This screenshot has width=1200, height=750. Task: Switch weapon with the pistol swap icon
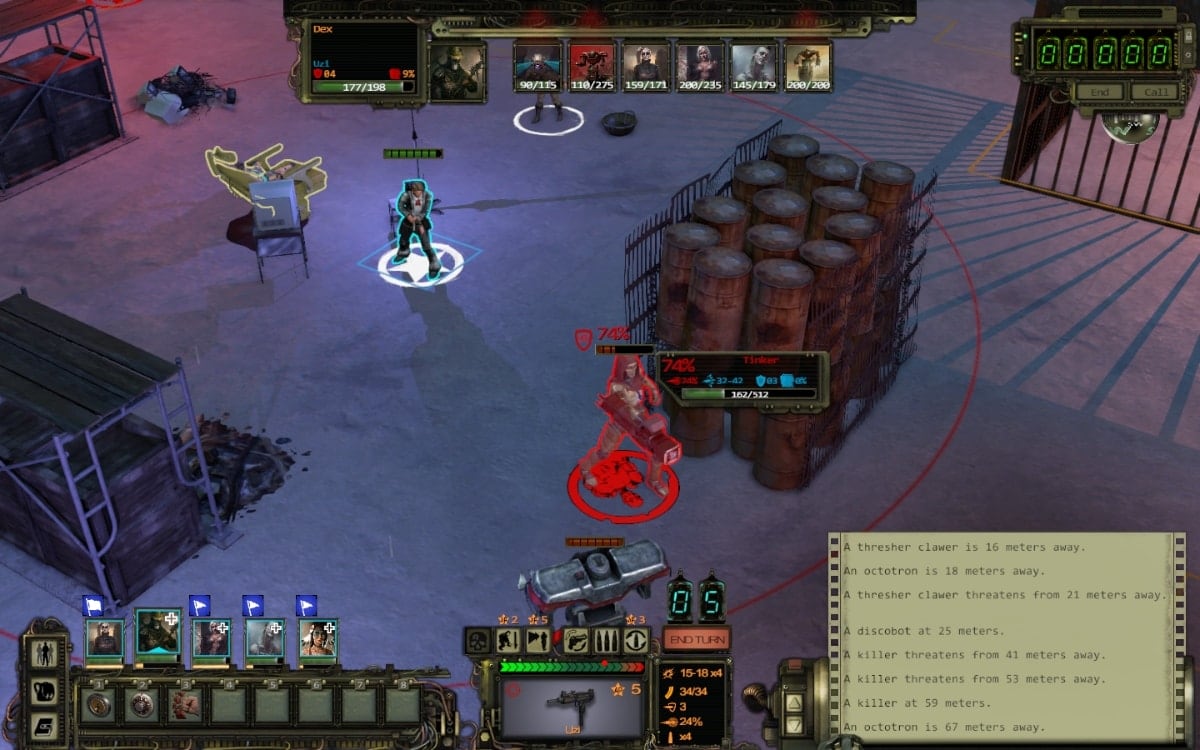(577, 641)
